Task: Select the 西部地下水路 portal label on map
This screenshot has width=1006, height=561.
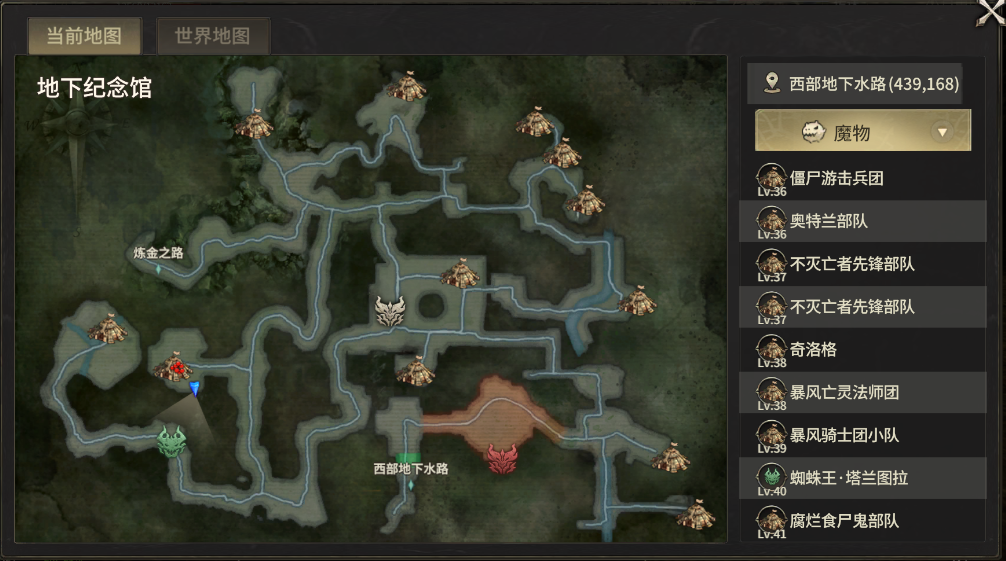Action: coord(410,468)
